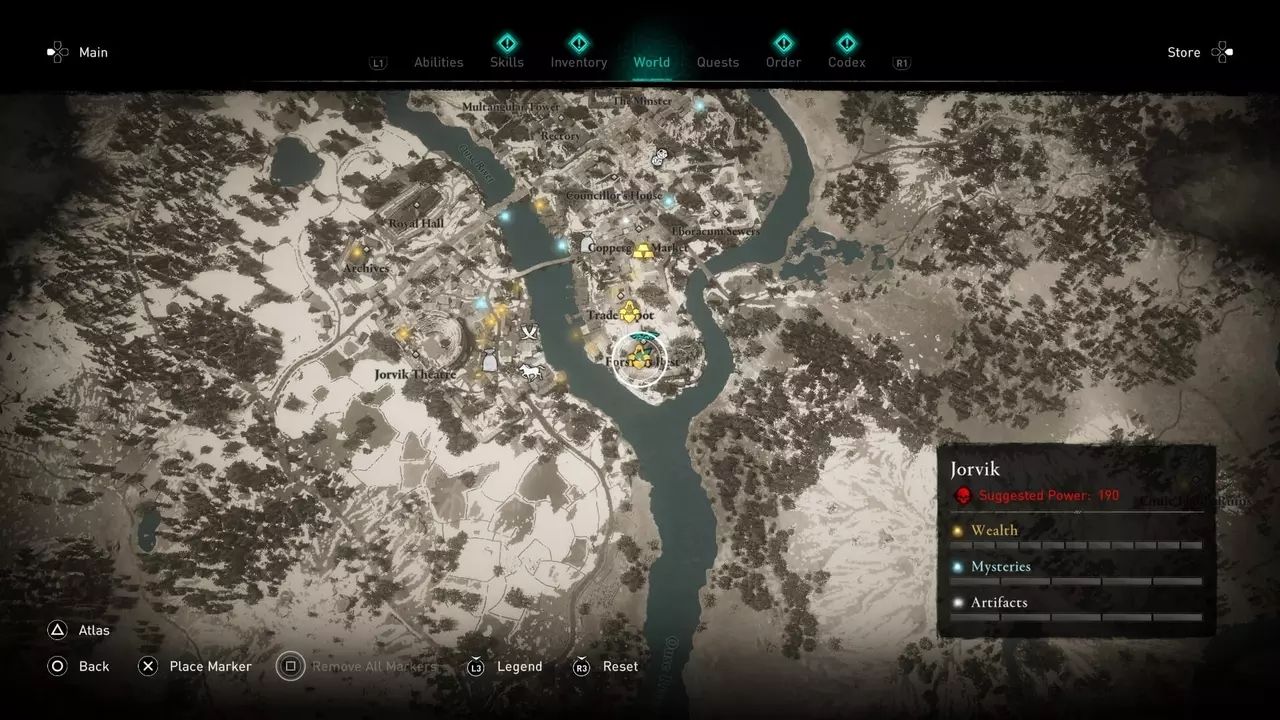The width and height of the screenshot is (1280, 720).
Task: Open the Skills tab
Action: click(x=507, y=62)
